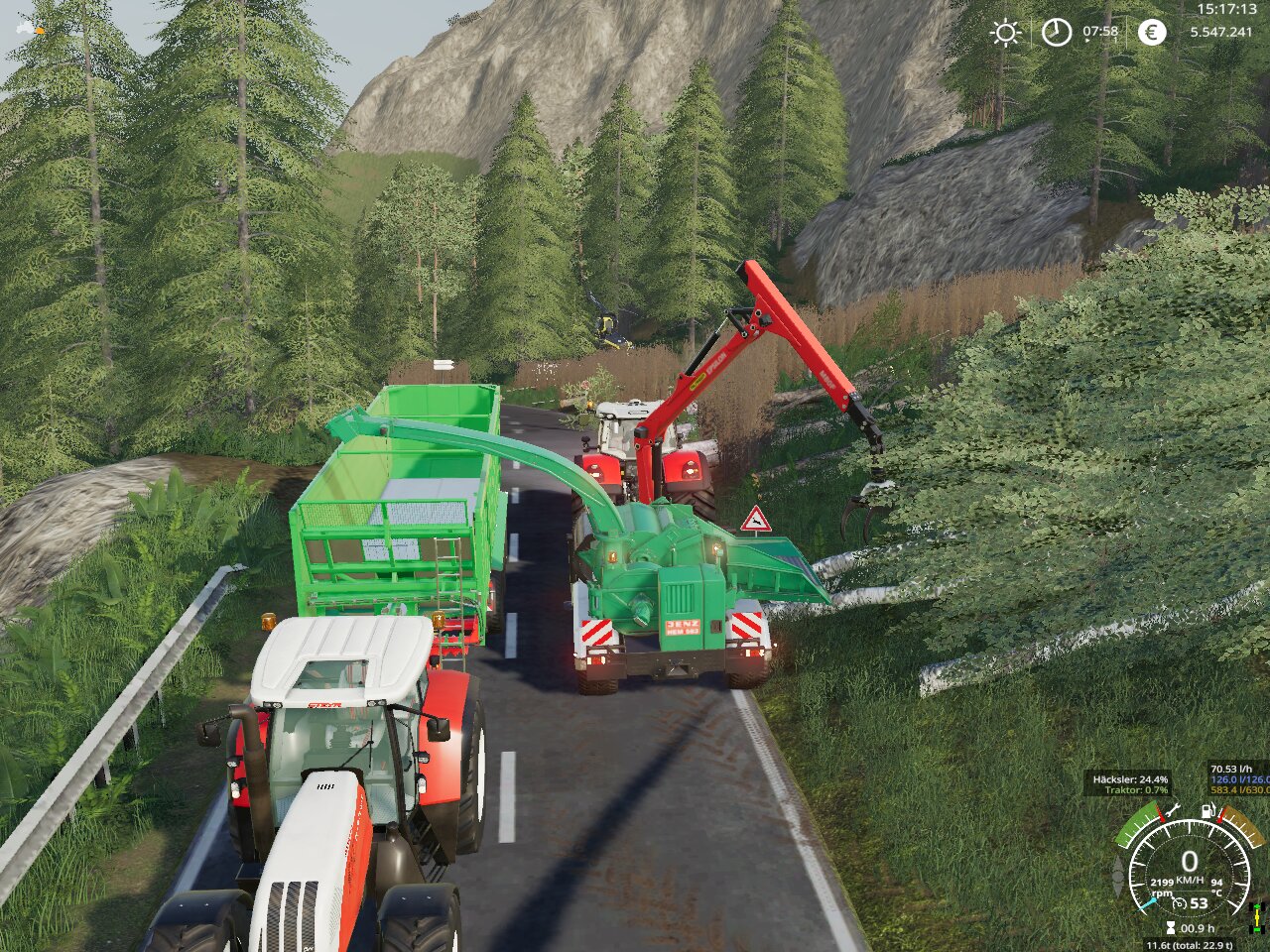
Task: Select the fuel pump icon
Action: point(1207,811)
